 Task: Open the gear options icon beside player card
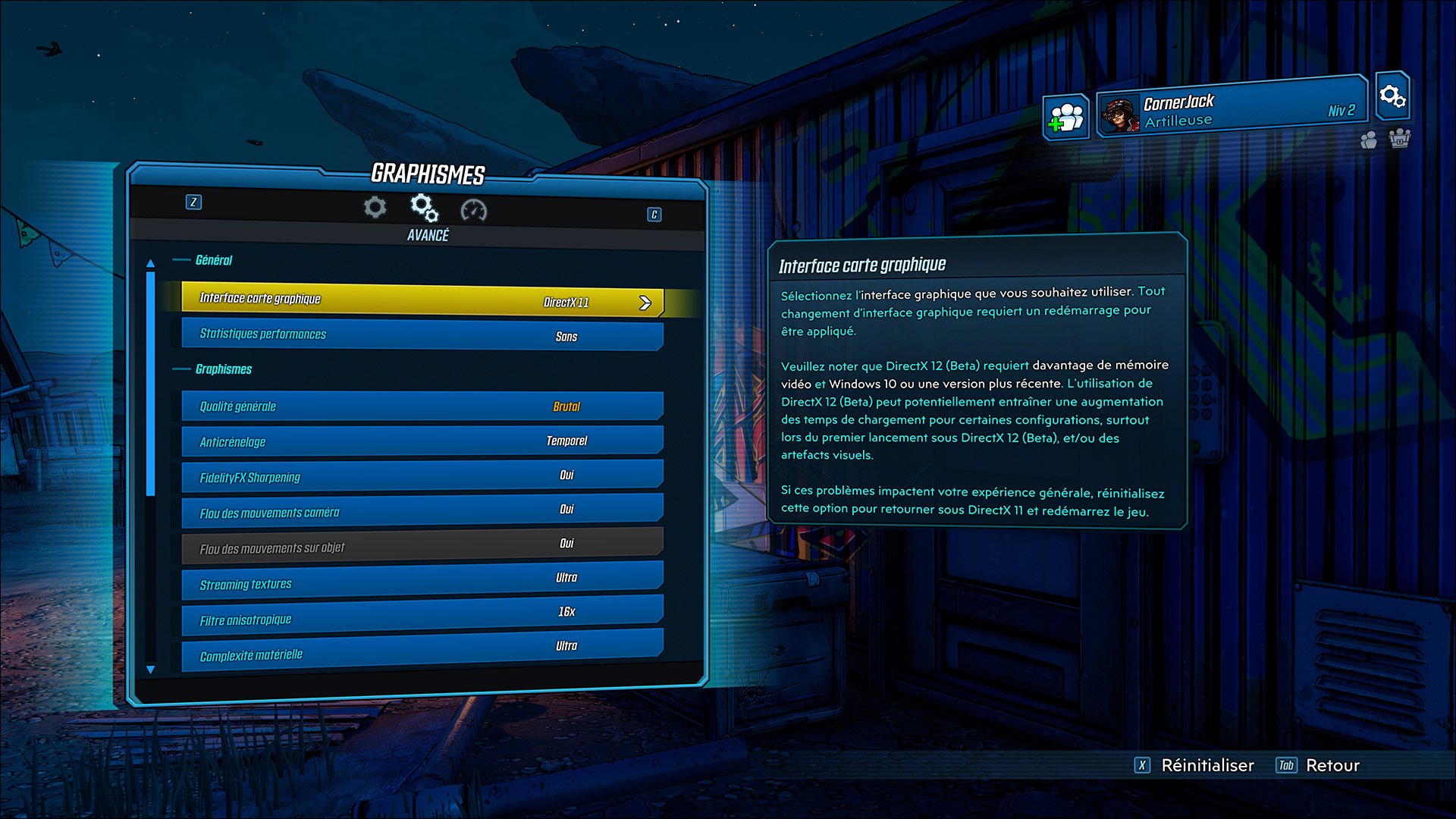tap(1392, 96)
